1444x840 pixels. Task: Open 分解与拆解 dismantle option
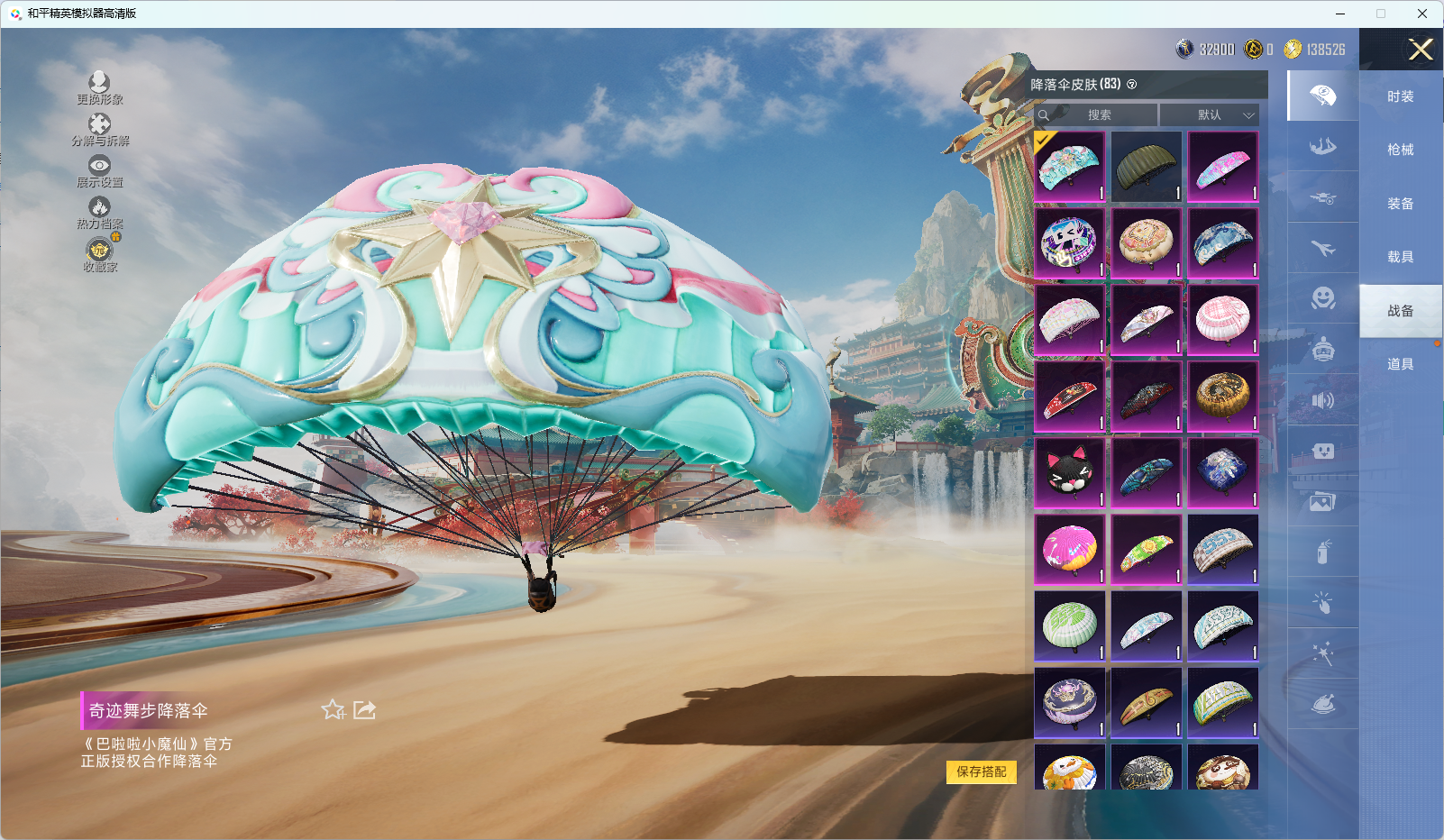[99, 130]
